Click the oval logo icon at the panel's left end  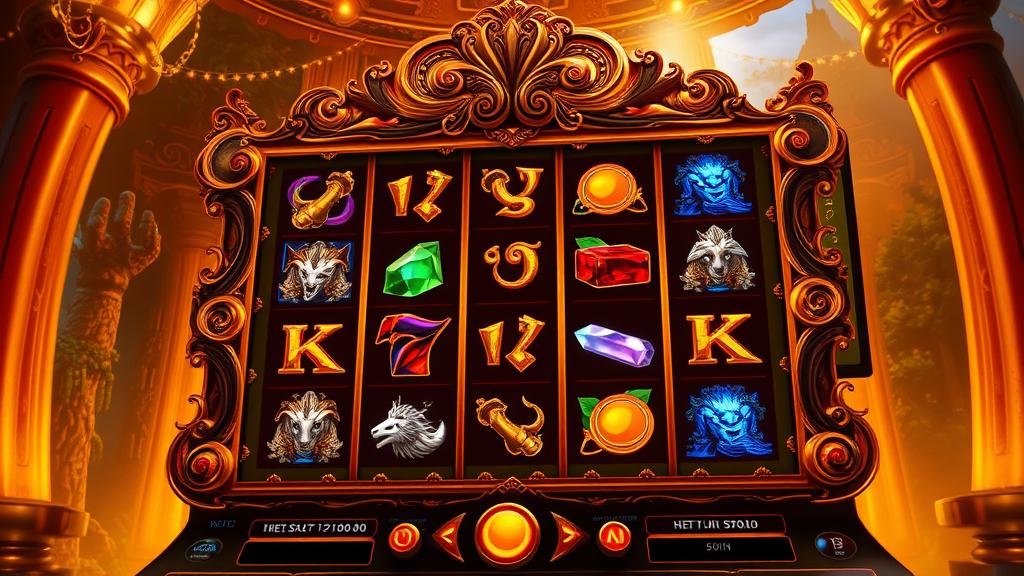205,550
